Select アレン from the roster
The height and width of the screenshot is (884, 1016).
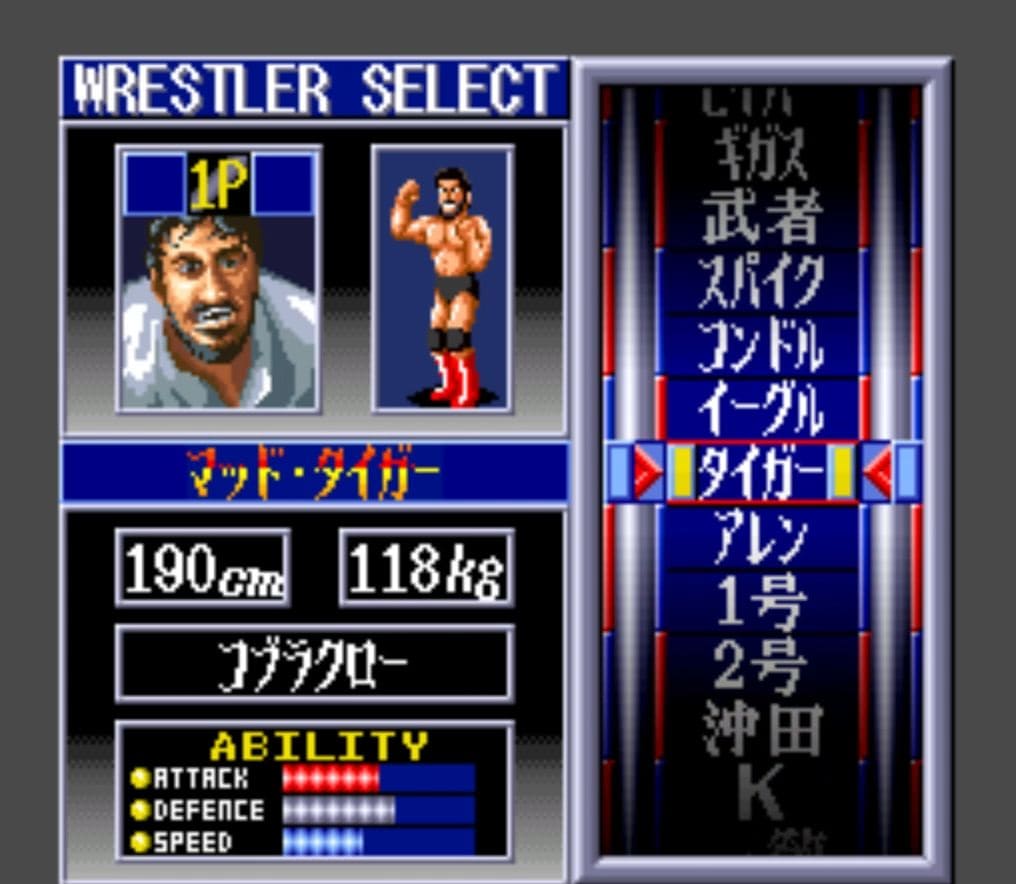click(x=762, y=538)
